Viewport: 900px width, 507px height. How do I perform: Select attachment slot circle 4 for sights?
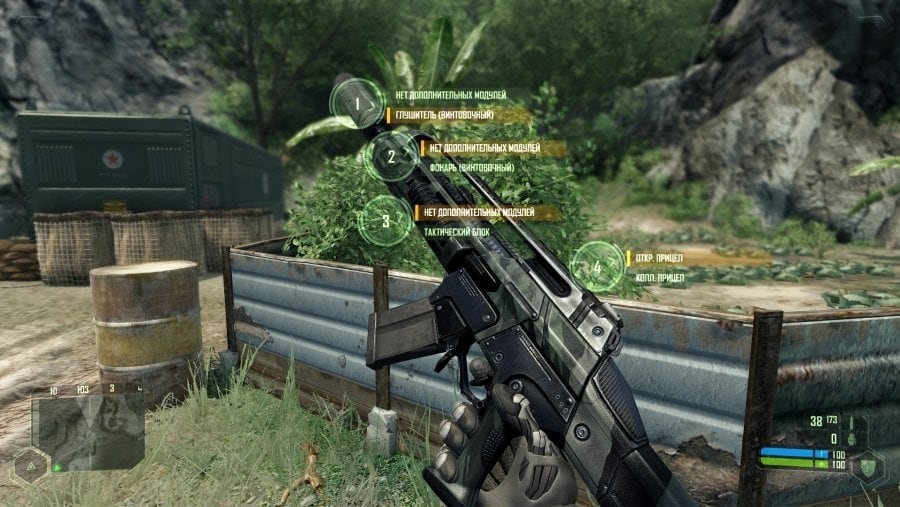point(597,267)
